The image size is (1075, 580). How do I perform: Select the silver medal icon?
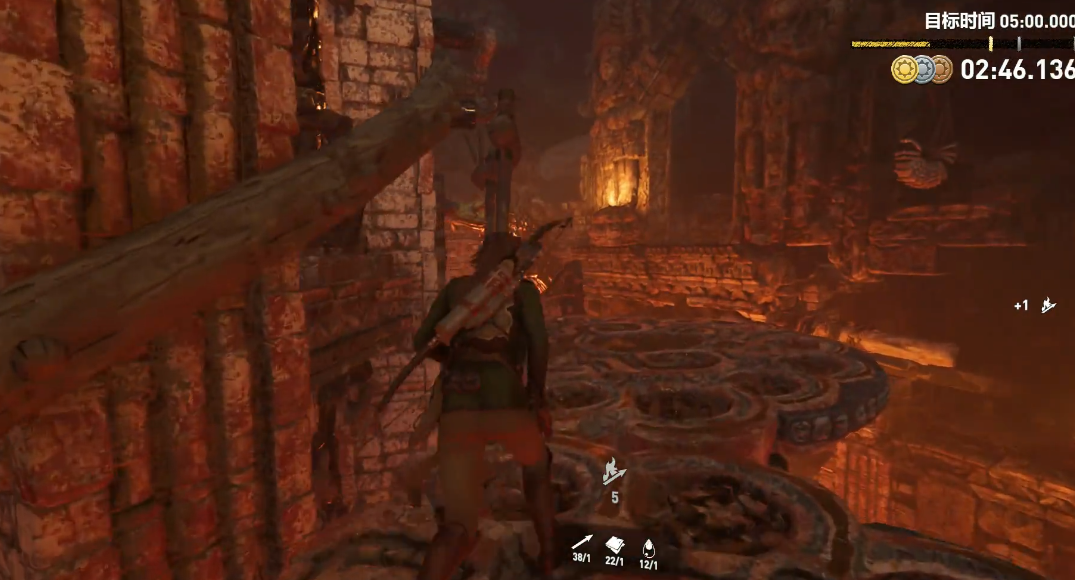922,69
